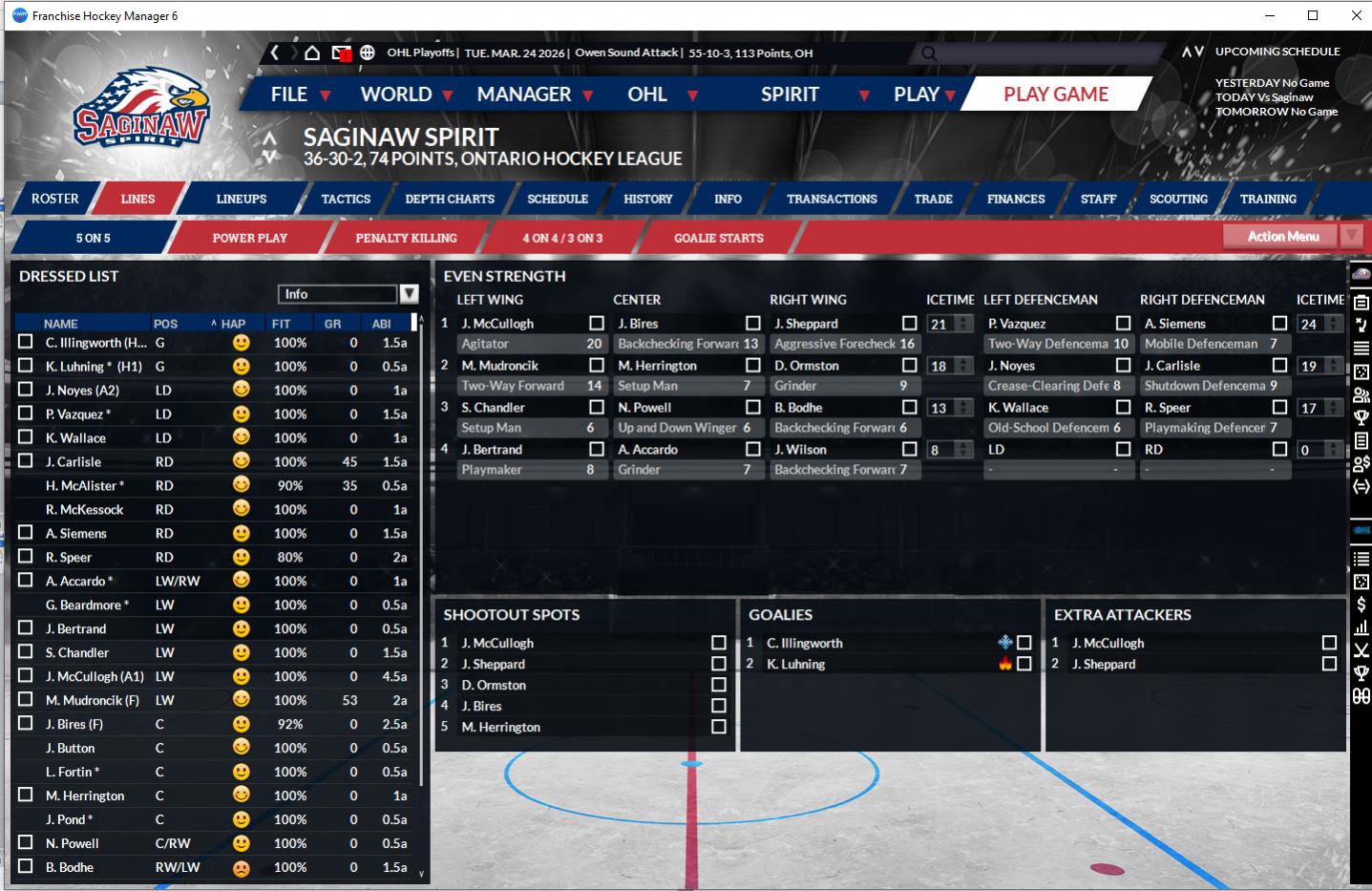
Task: Close the Franchise Hockey Manager window
Action: [x=1356, y=15]
